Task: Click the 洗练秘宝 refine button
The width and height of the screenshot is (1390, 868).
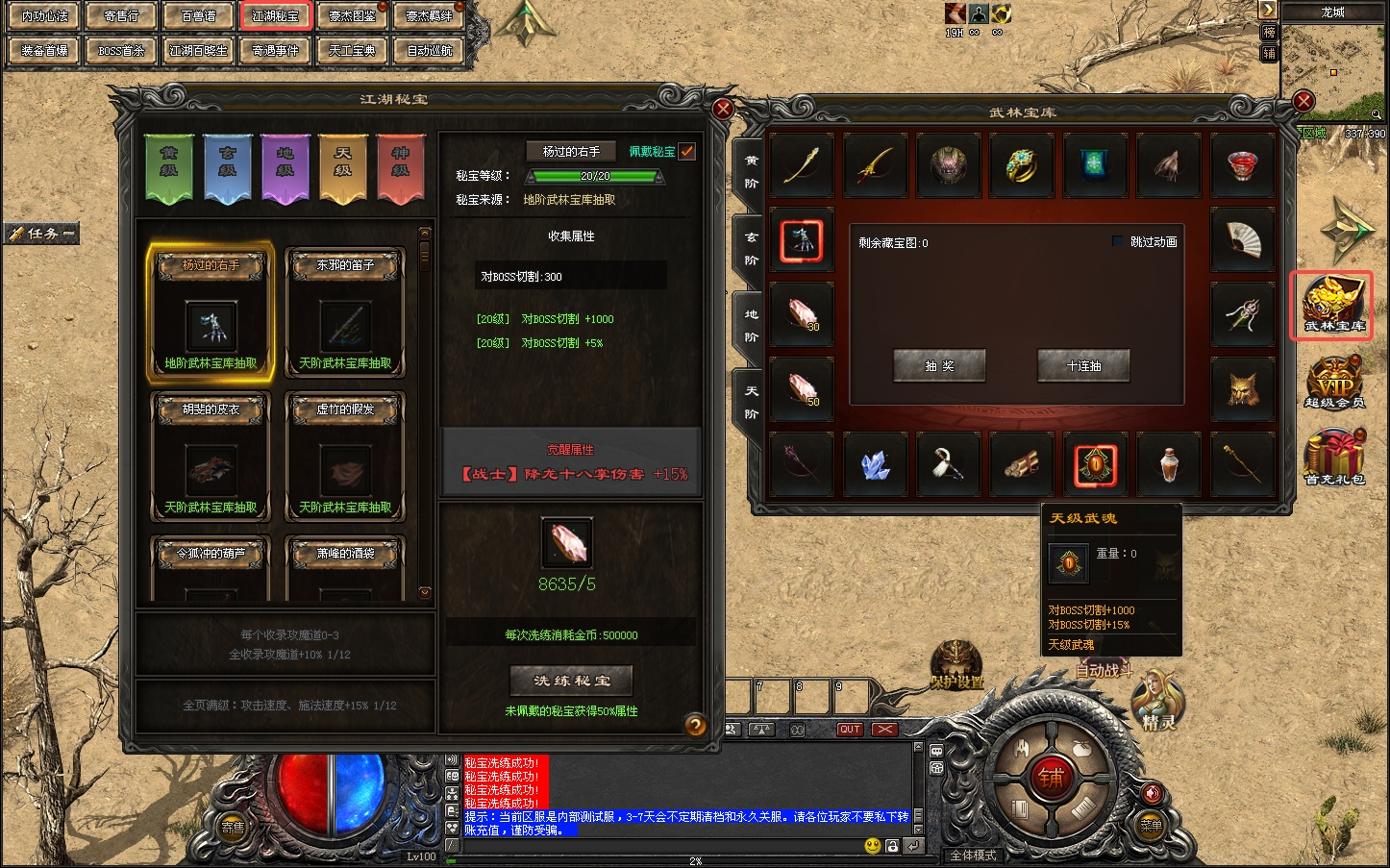Action: pos(571,681)
